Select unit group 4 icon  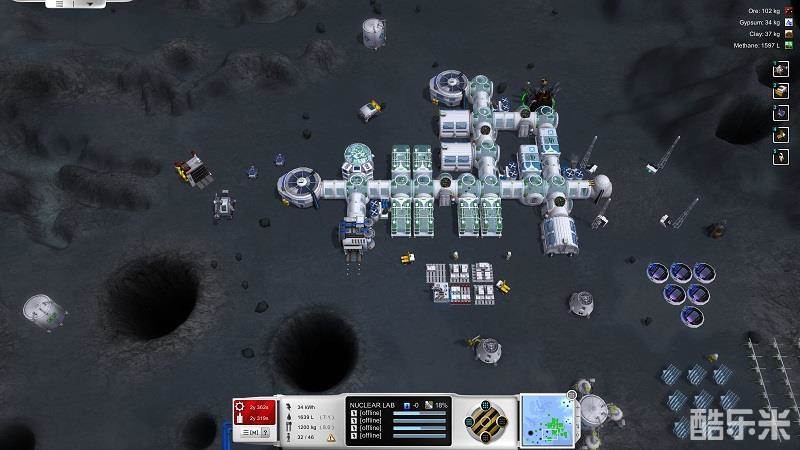(781, 135)
